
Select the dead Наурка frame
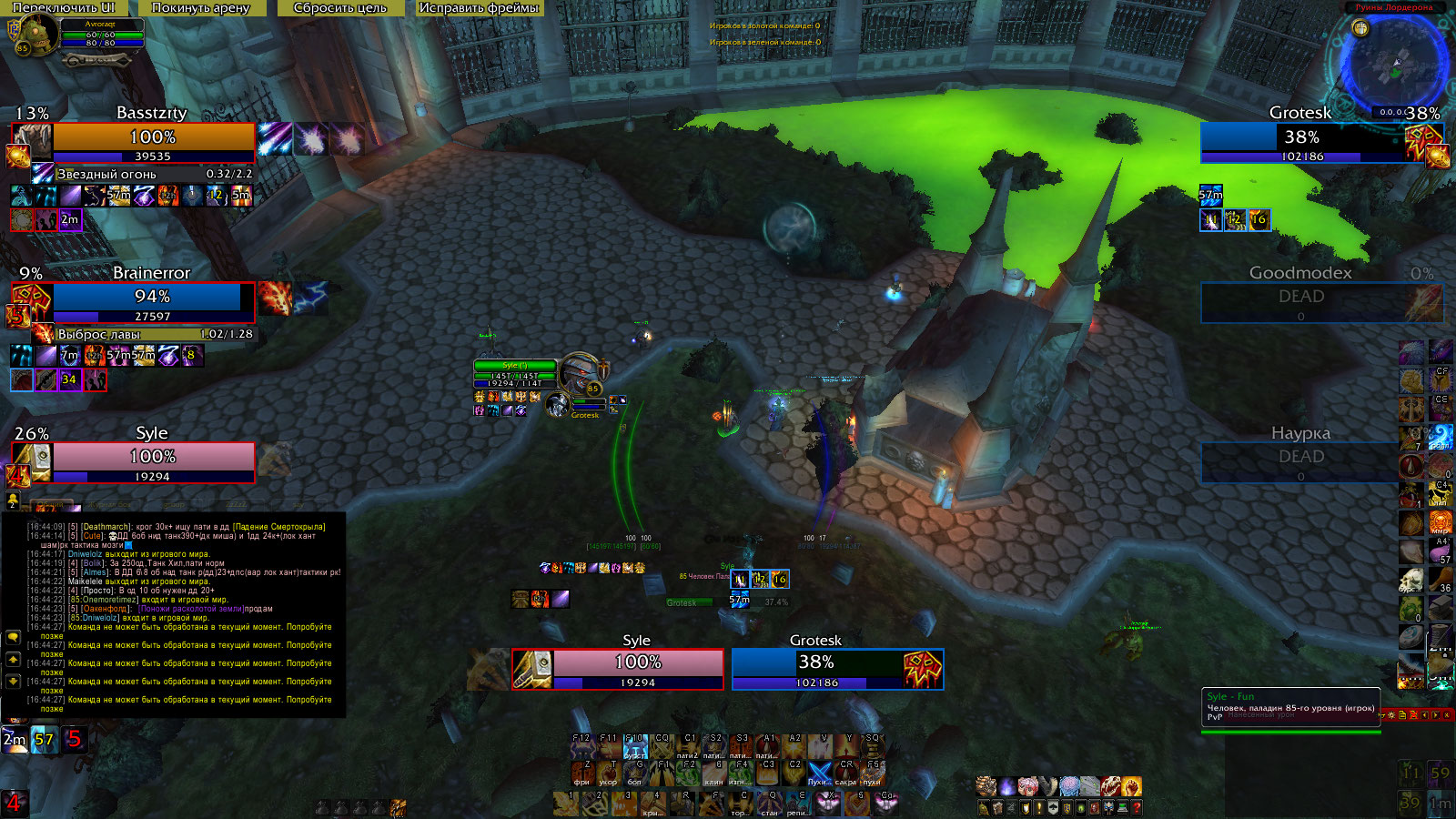tap(1301, 458)
